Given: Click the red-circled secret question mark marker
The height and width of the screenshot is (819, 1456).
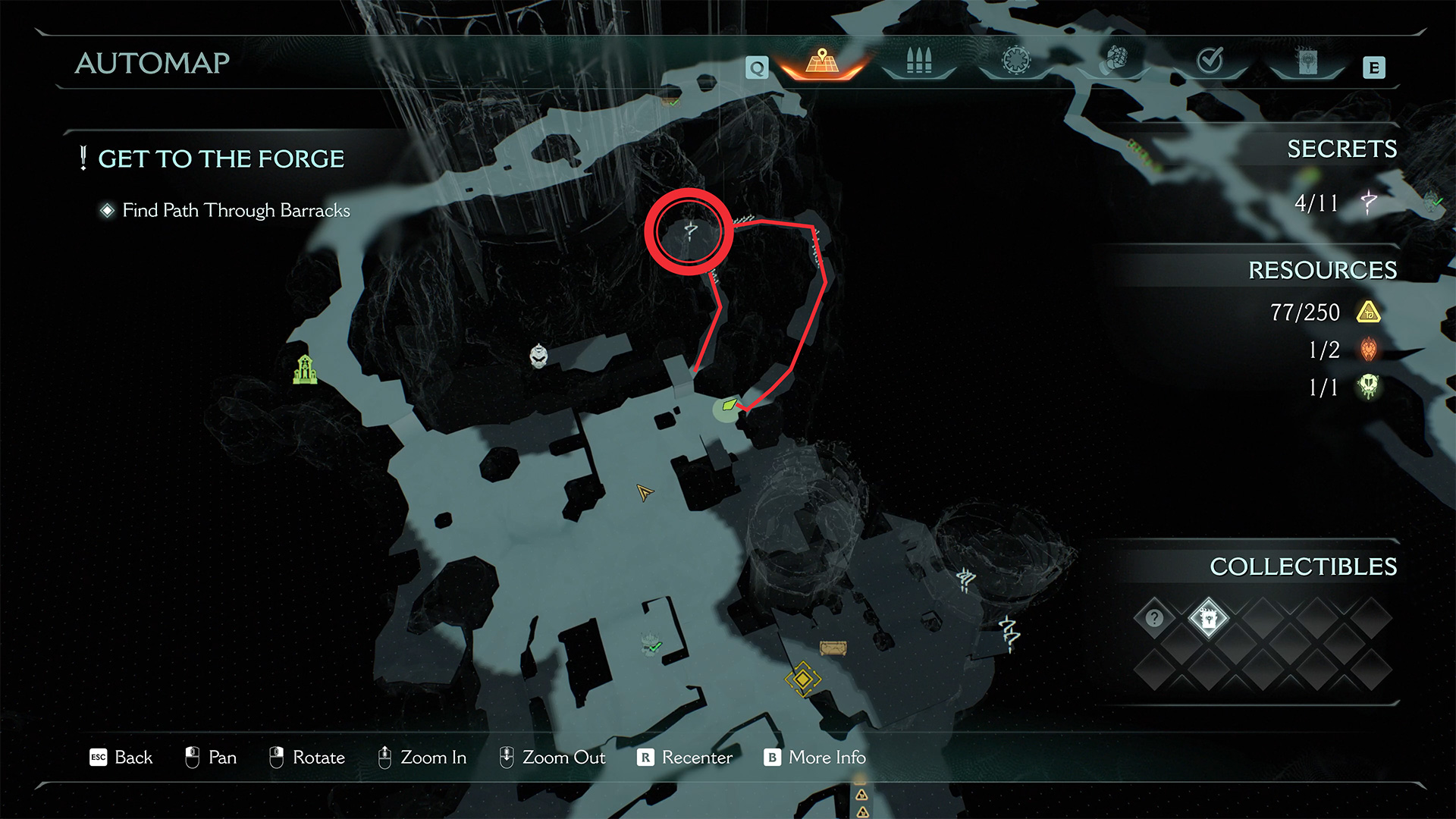Looking at the screenshot, I should pyautogui.click(x=689, y=231).
